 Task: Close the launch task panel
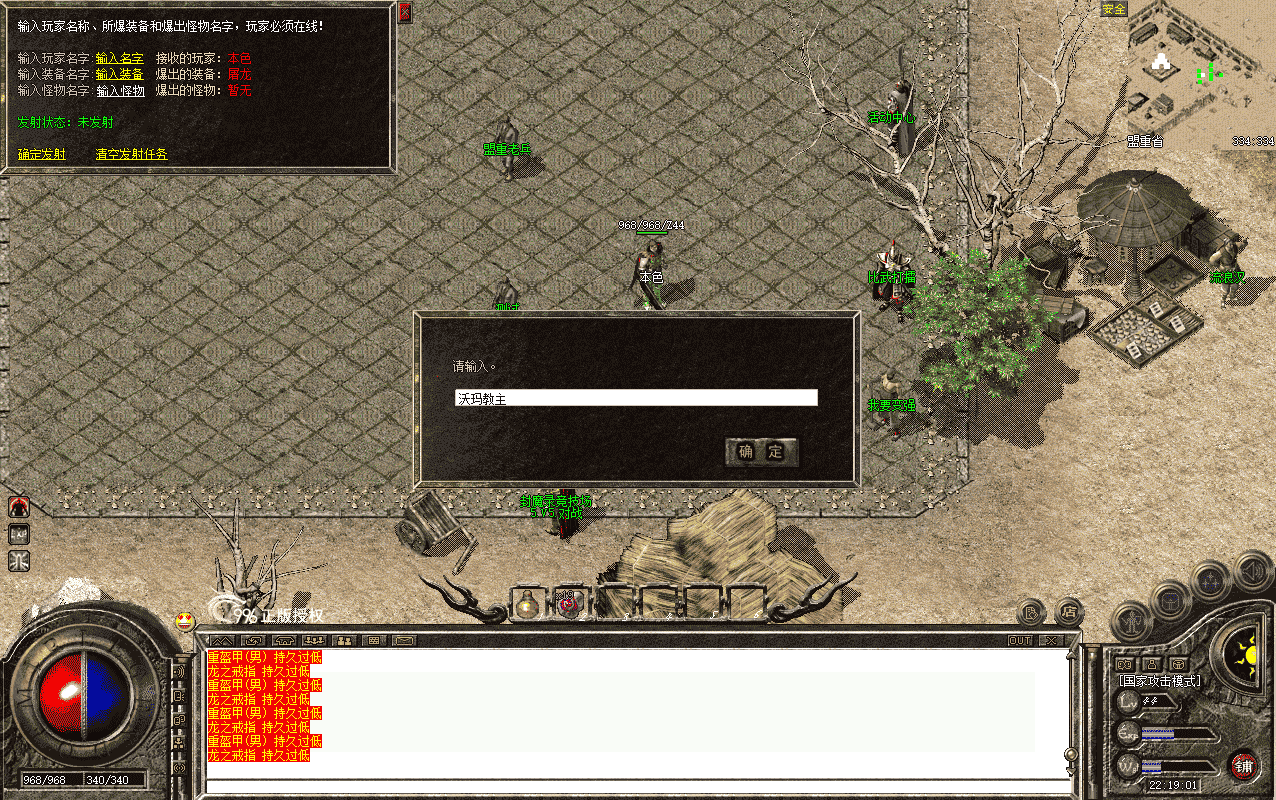(x=404, y=13)
